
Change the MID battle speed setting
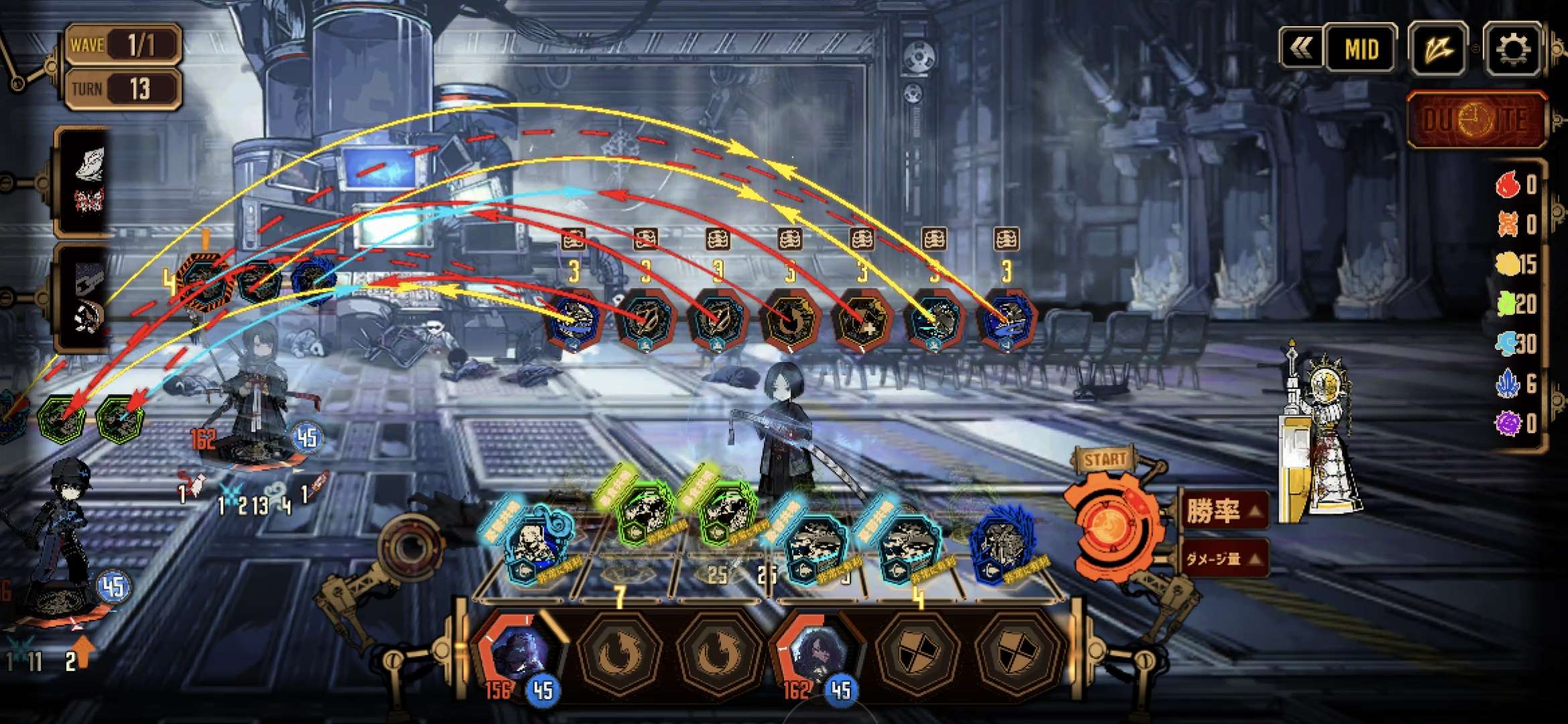(x=1362, y=49)
